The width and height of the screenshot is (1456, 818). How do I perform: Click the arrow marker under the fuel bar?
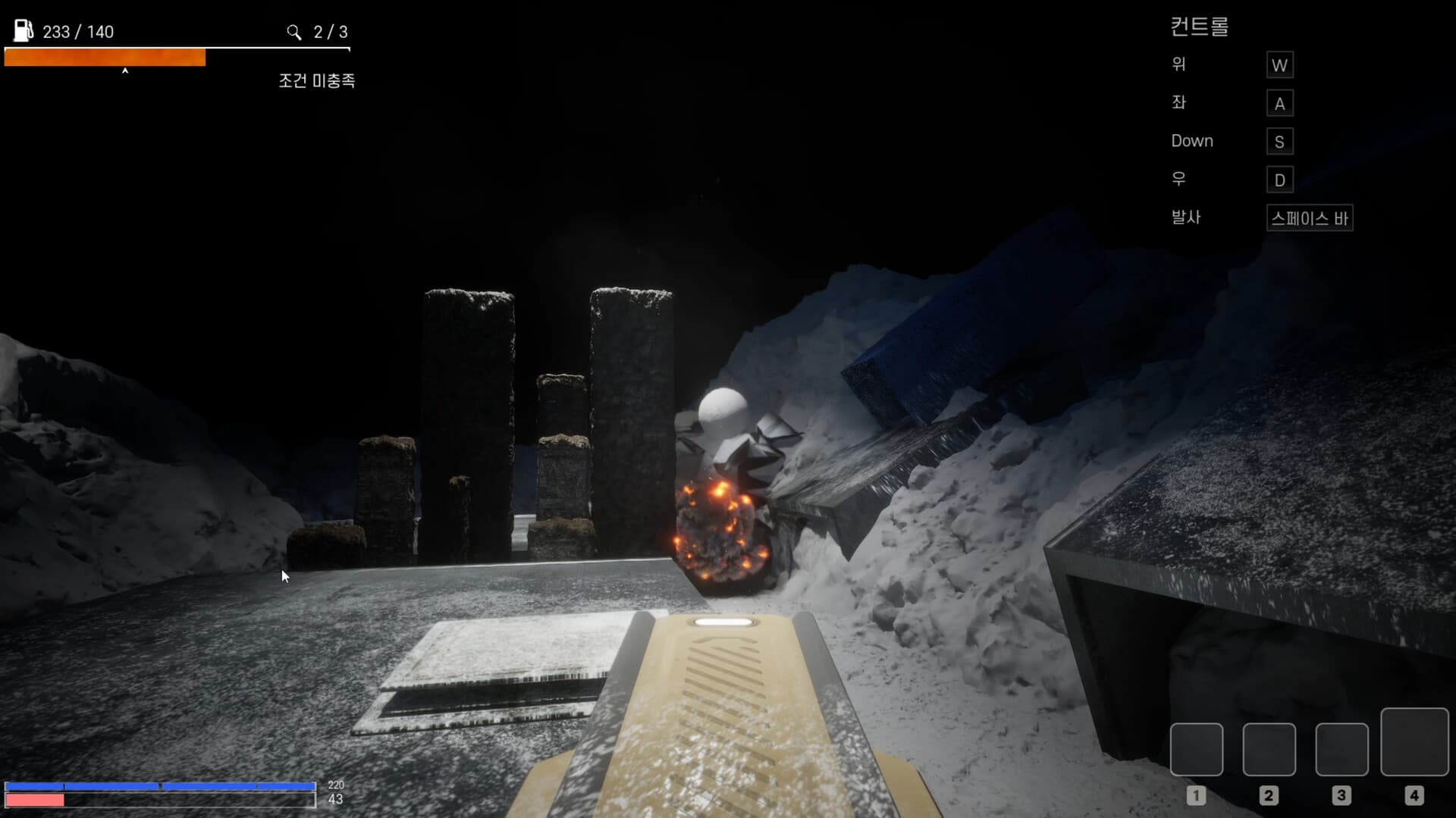pos(125,70)
